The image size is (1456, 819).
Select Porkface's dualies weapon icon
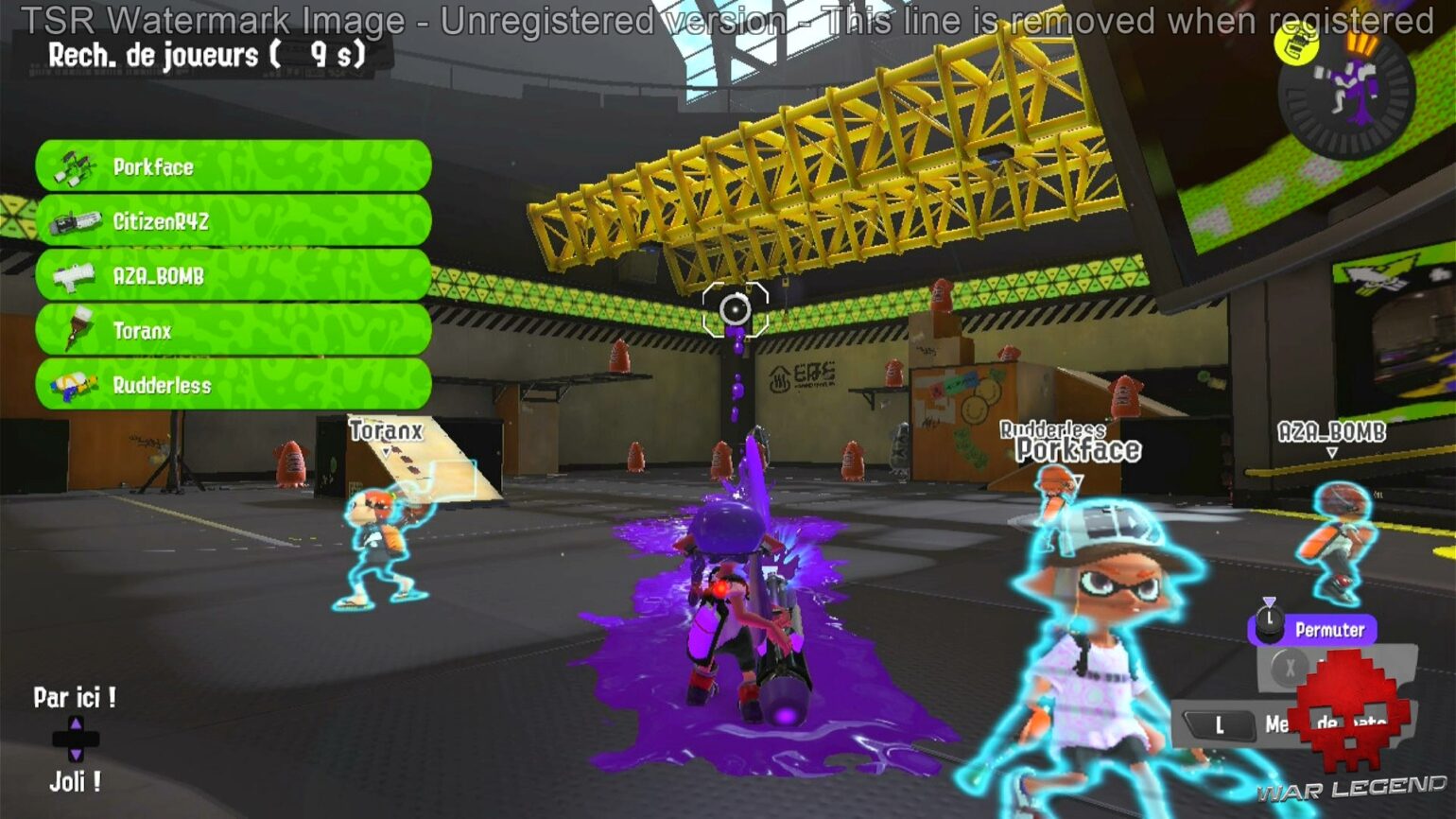(76, 166)
